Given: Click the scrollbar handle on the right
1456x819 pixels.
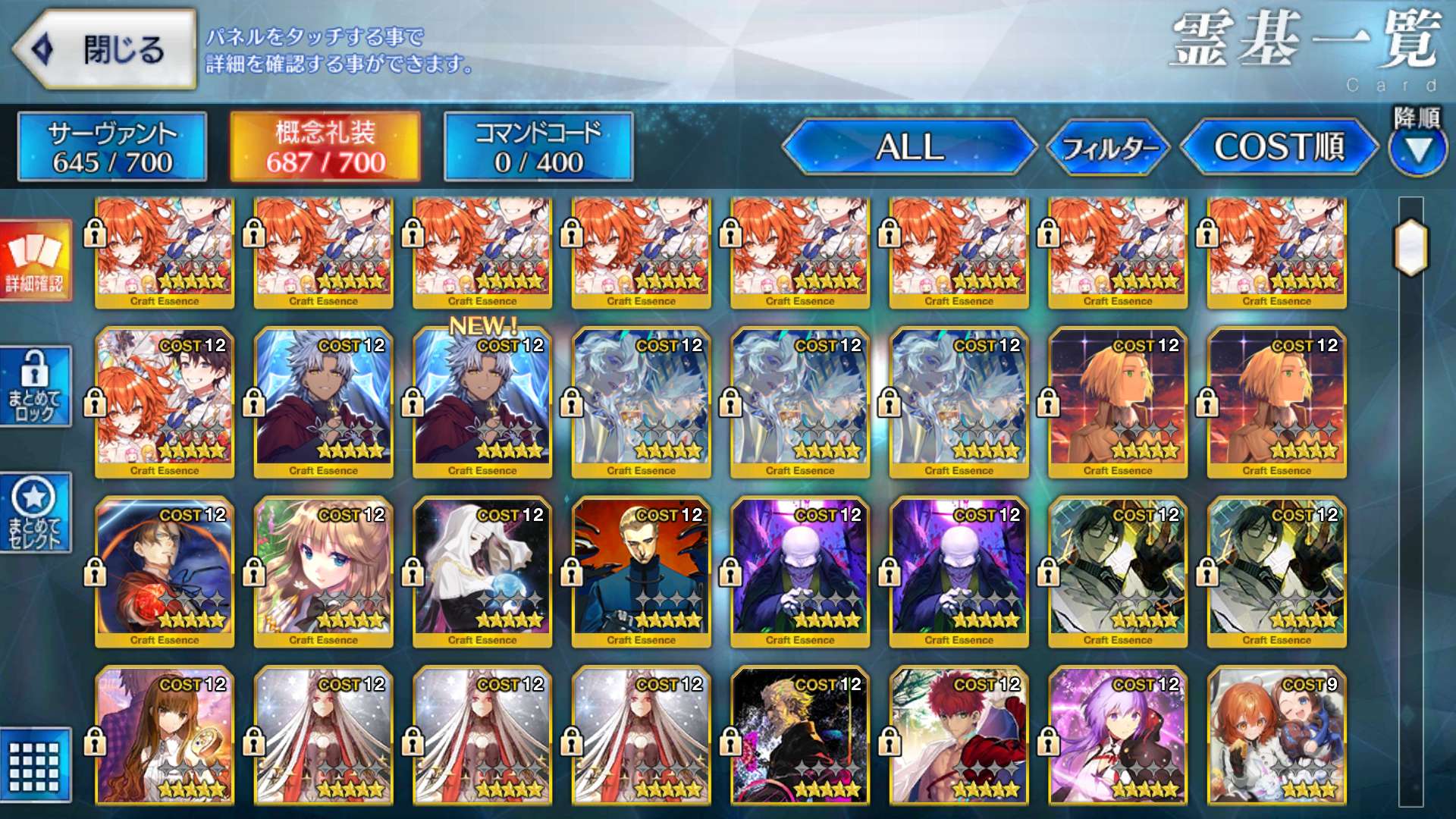Looking at the screenshot, I should tap(1410, 247).
